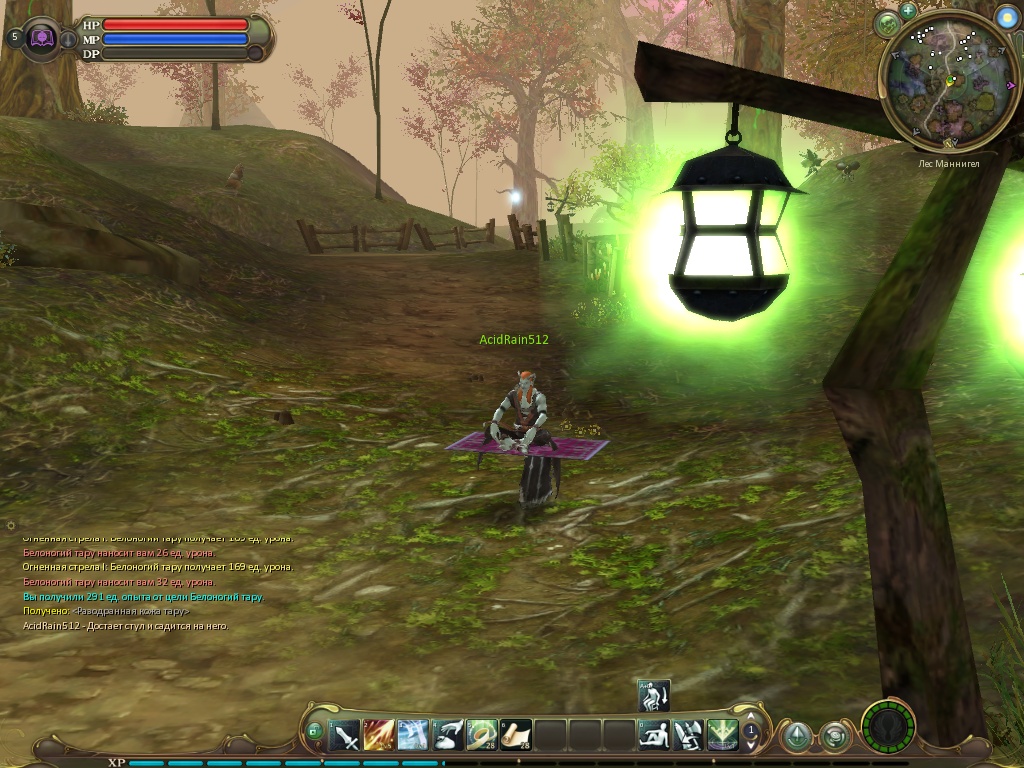Use the bandage roll item
This screenshot has width=1024, height=768.
click(x=482, y=737)
